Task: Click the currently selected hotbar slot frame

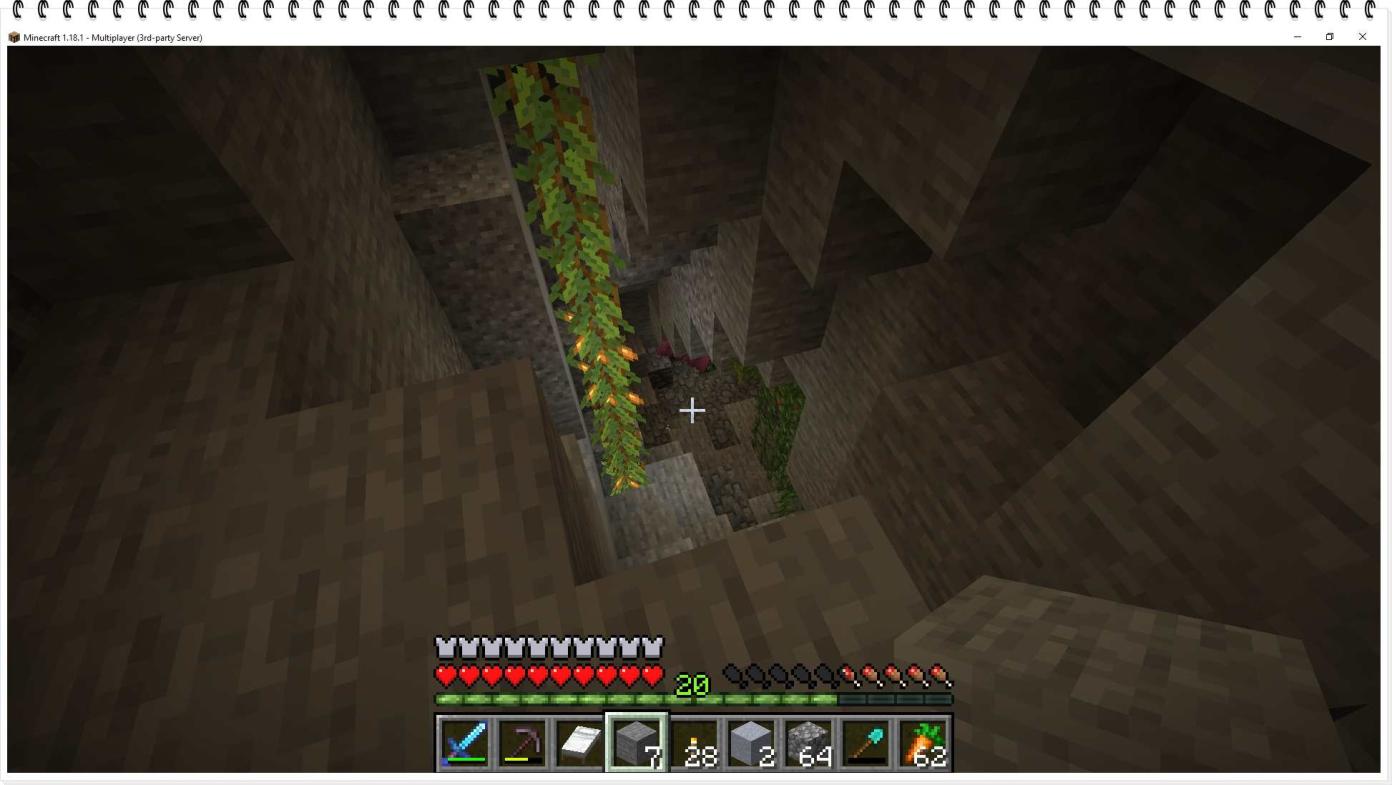Action: coord(636,740)
